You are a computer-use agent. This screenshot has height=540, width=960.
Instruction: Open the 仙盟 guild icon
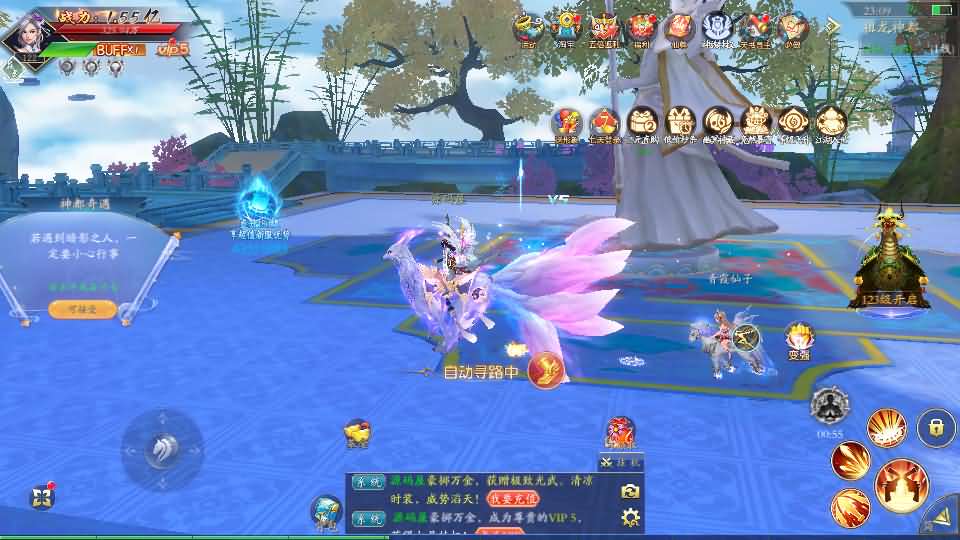(x=679, y=30)
